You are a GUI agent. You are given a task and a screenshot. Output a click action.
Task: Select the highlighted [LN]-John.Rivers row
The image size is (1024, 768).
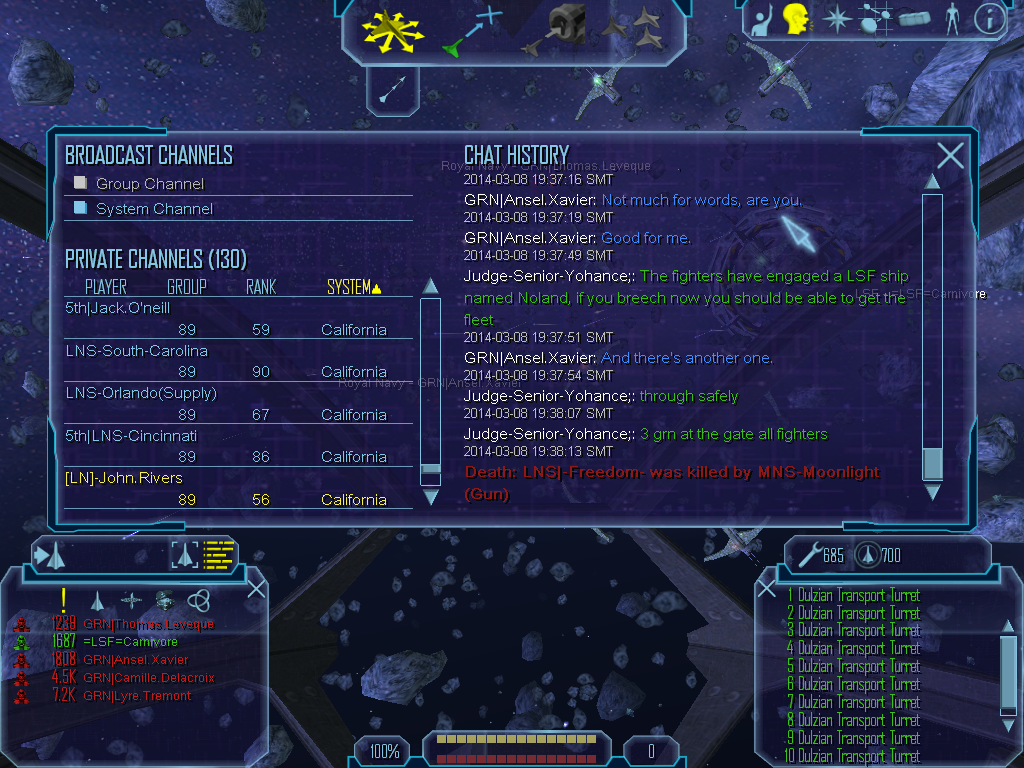(x=124, y=478)
